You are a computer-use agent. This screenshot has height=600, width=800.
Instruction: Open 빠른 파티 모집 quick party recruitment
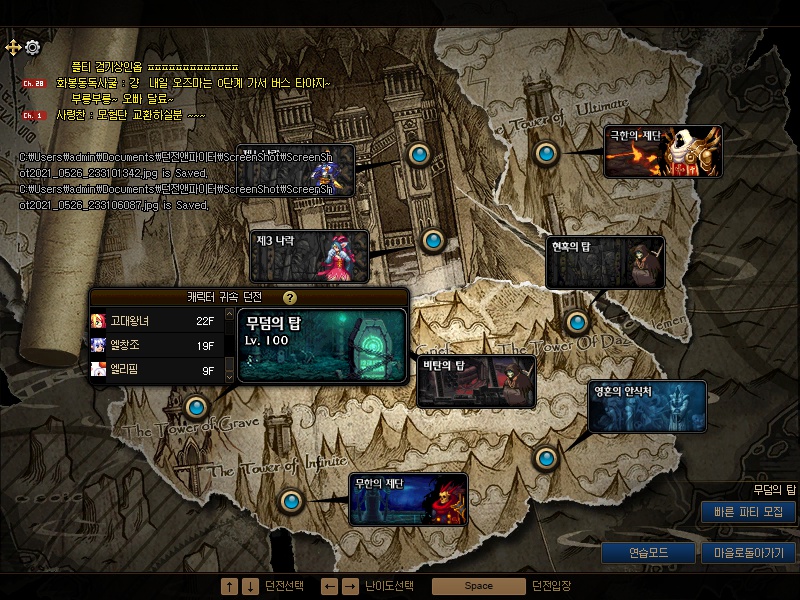pos(748,512)
